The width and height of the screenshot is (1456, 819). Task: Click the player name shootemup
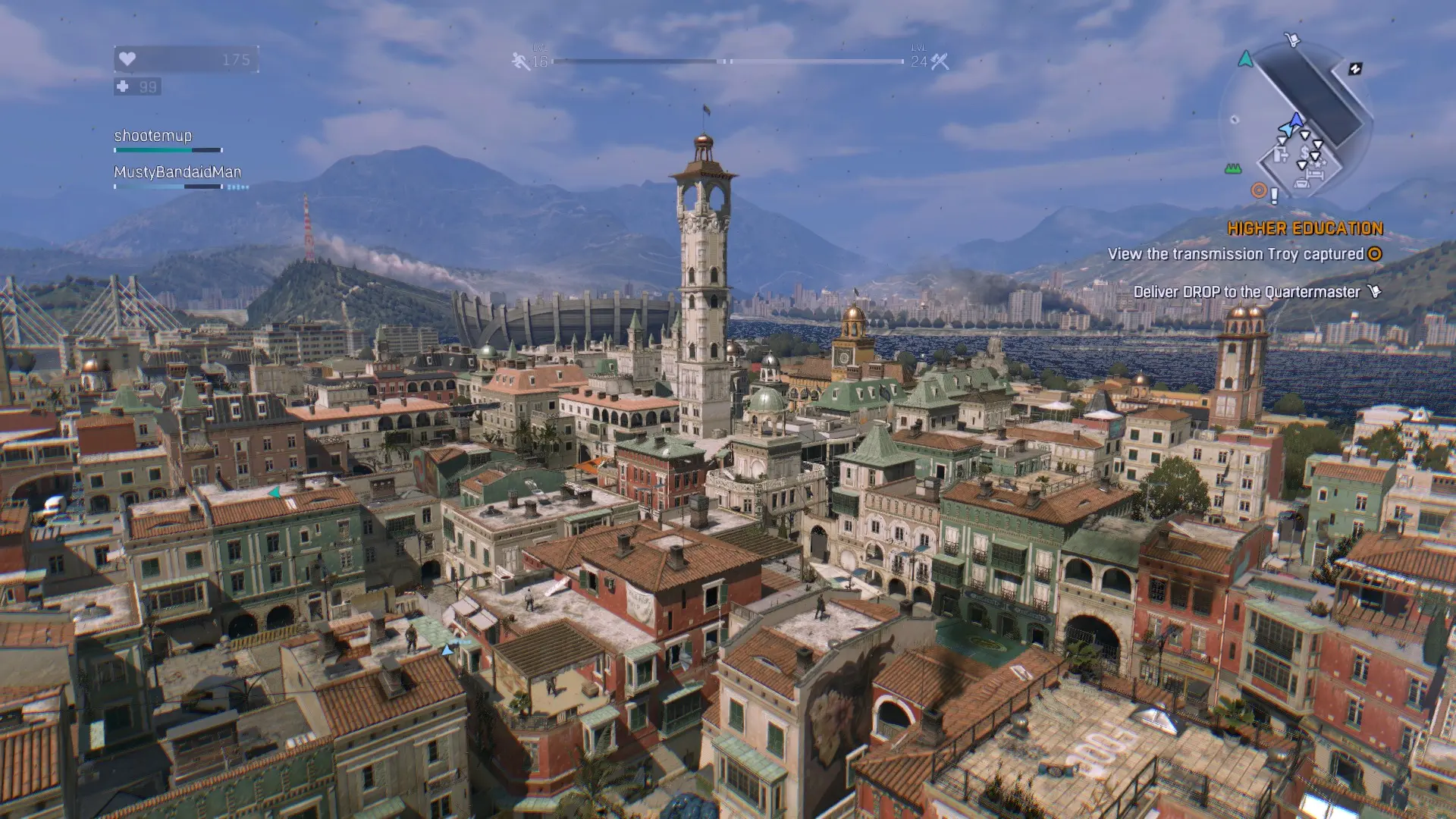tap(153, 136)
